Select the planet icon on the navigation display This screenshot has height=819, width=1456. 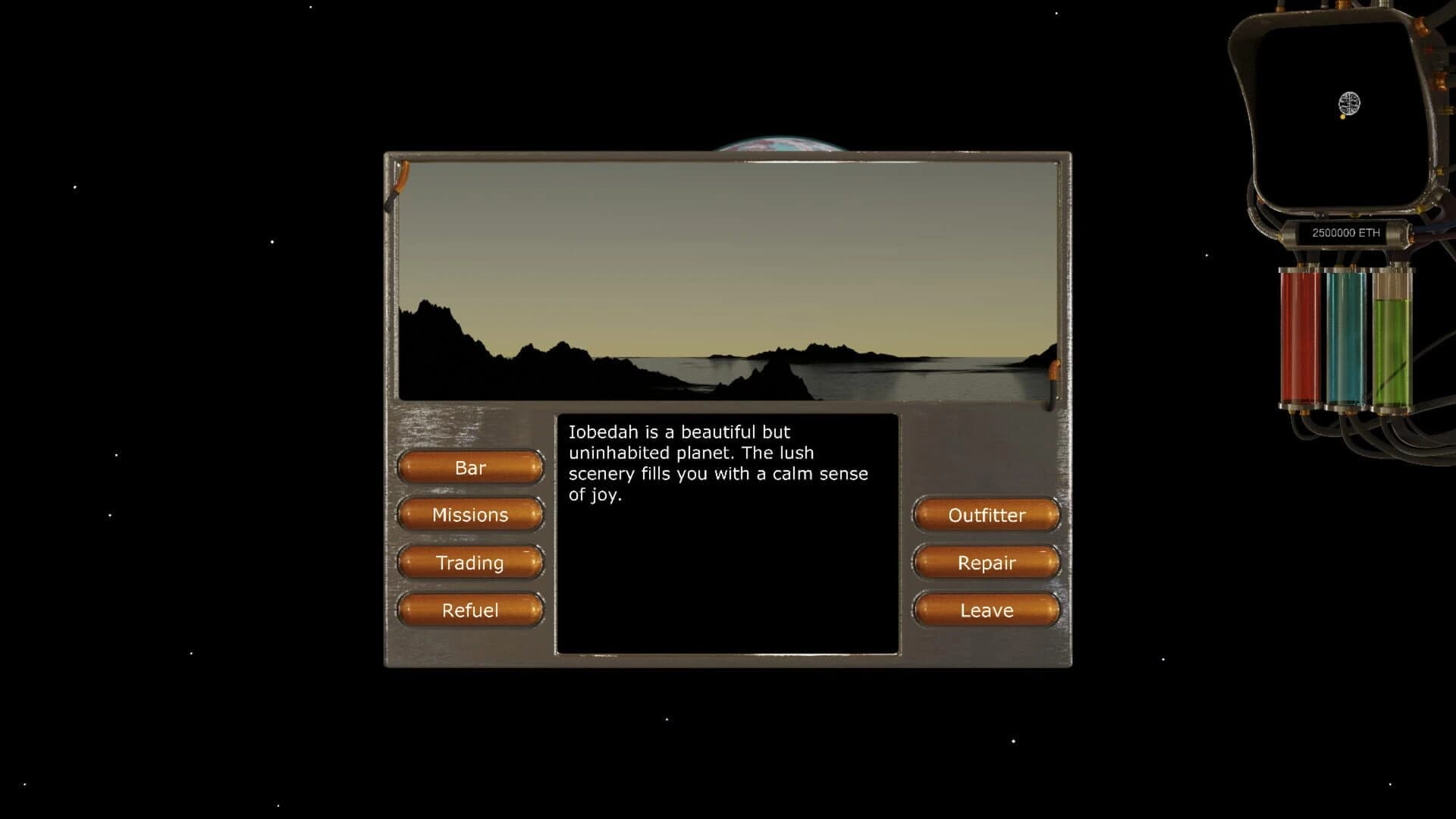point(1349,103)
